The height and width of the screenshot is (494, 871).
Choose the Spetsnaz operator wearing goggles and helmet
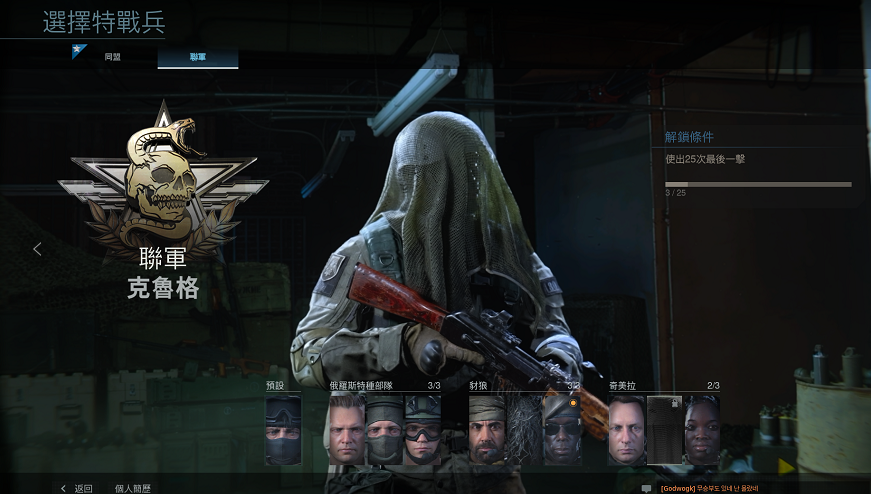coord(423,429)
